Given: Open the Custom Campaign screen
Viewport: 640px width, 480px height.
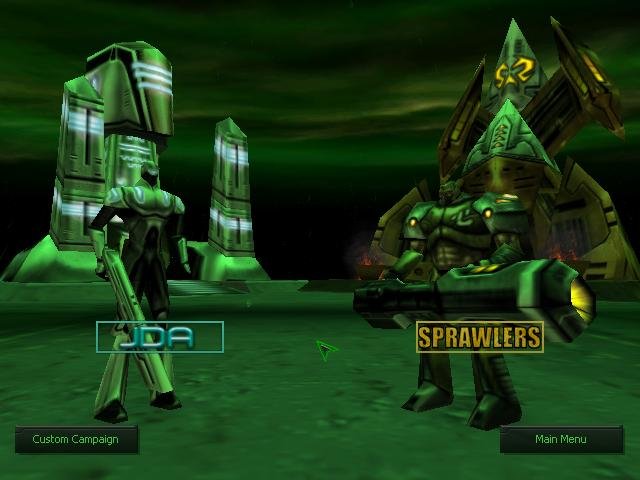Looking at the screenshot, I should click(x=76, y=439).
